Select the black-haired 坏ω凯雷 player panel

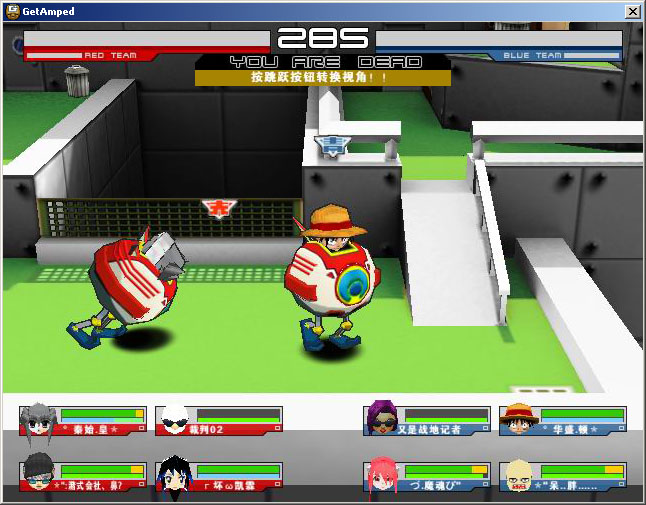point(219,476)
